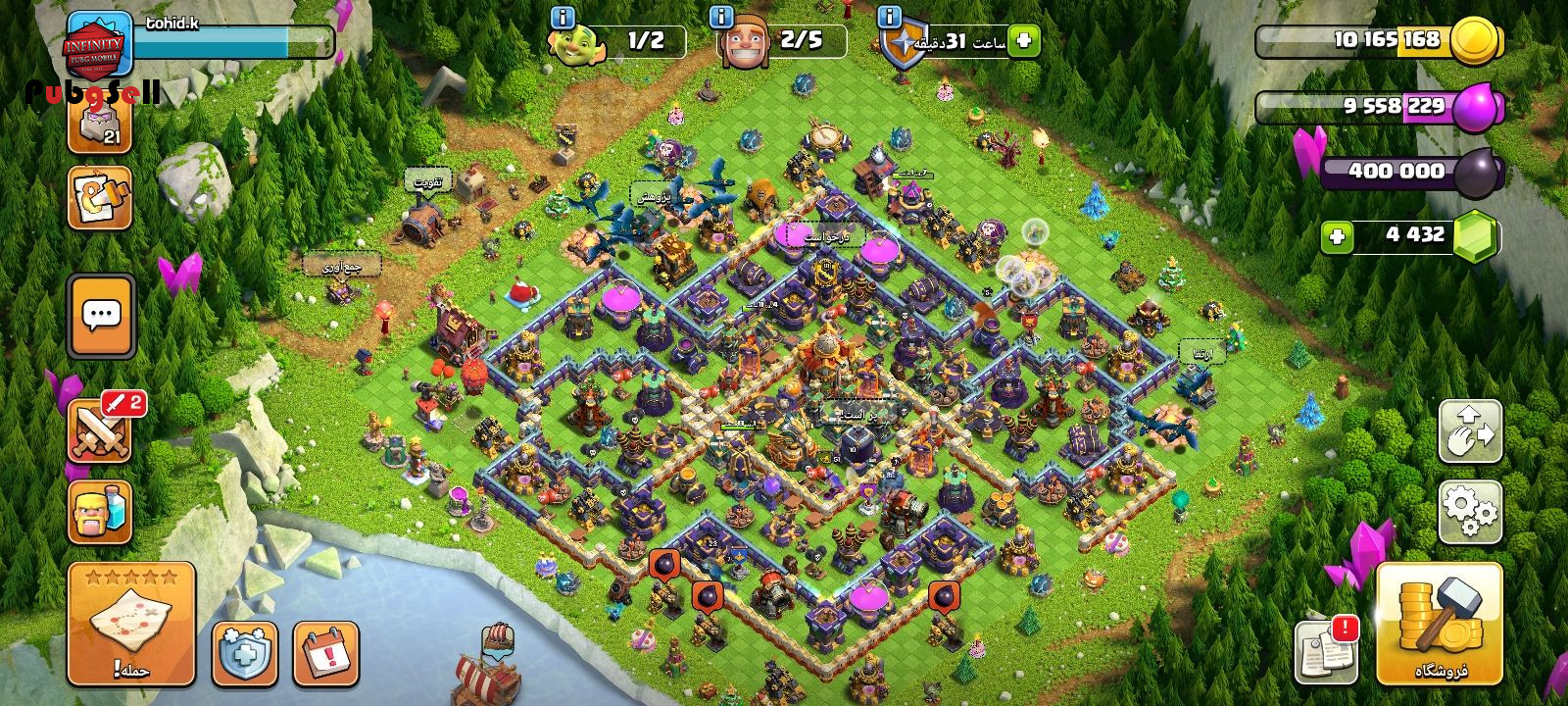This screenshot has height=706, width=1568.
Task: Open the news clipboard with red alert
Action: 1327,651
